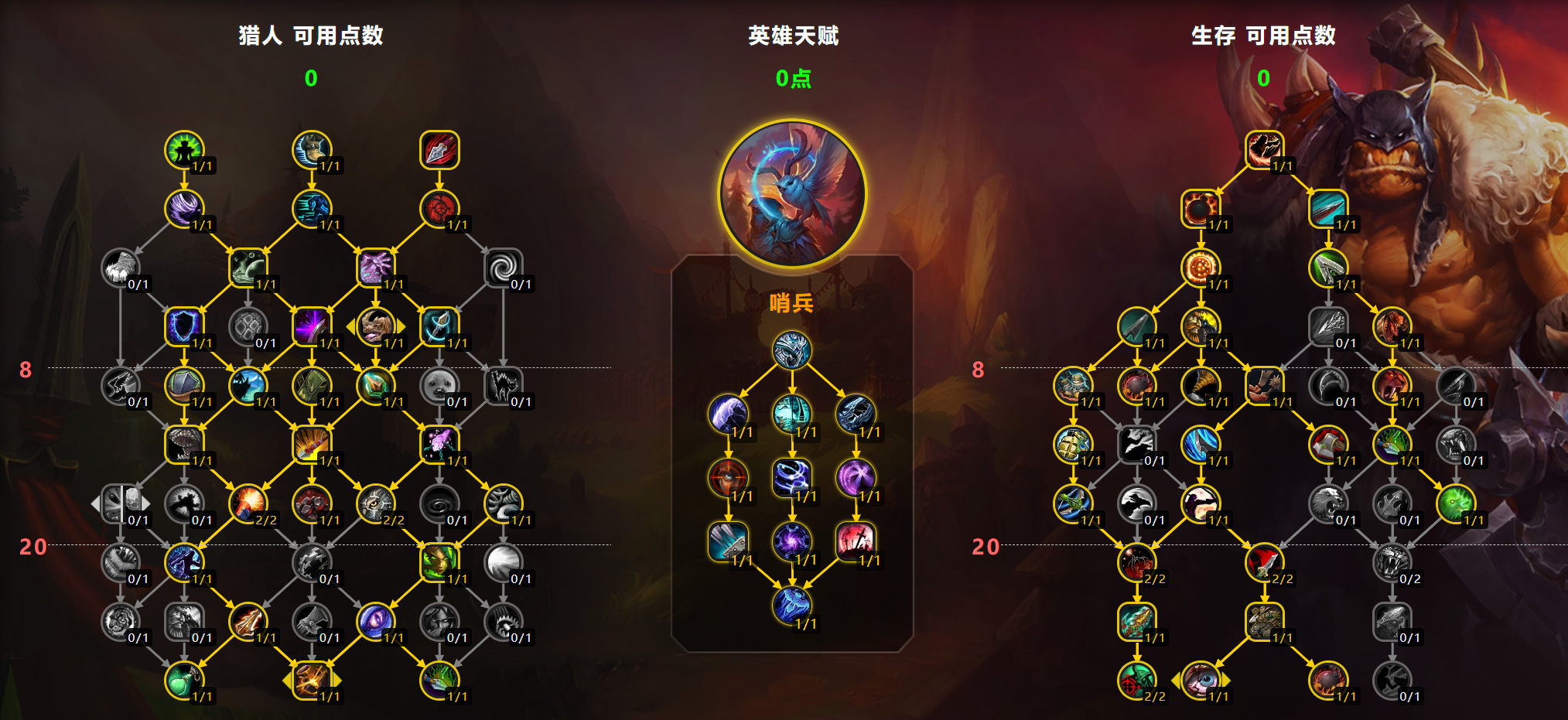Select the owl armor talent atop the Sentinel tree
The width and height of the screenshot is (1568, 720).
tap(791, 350)
